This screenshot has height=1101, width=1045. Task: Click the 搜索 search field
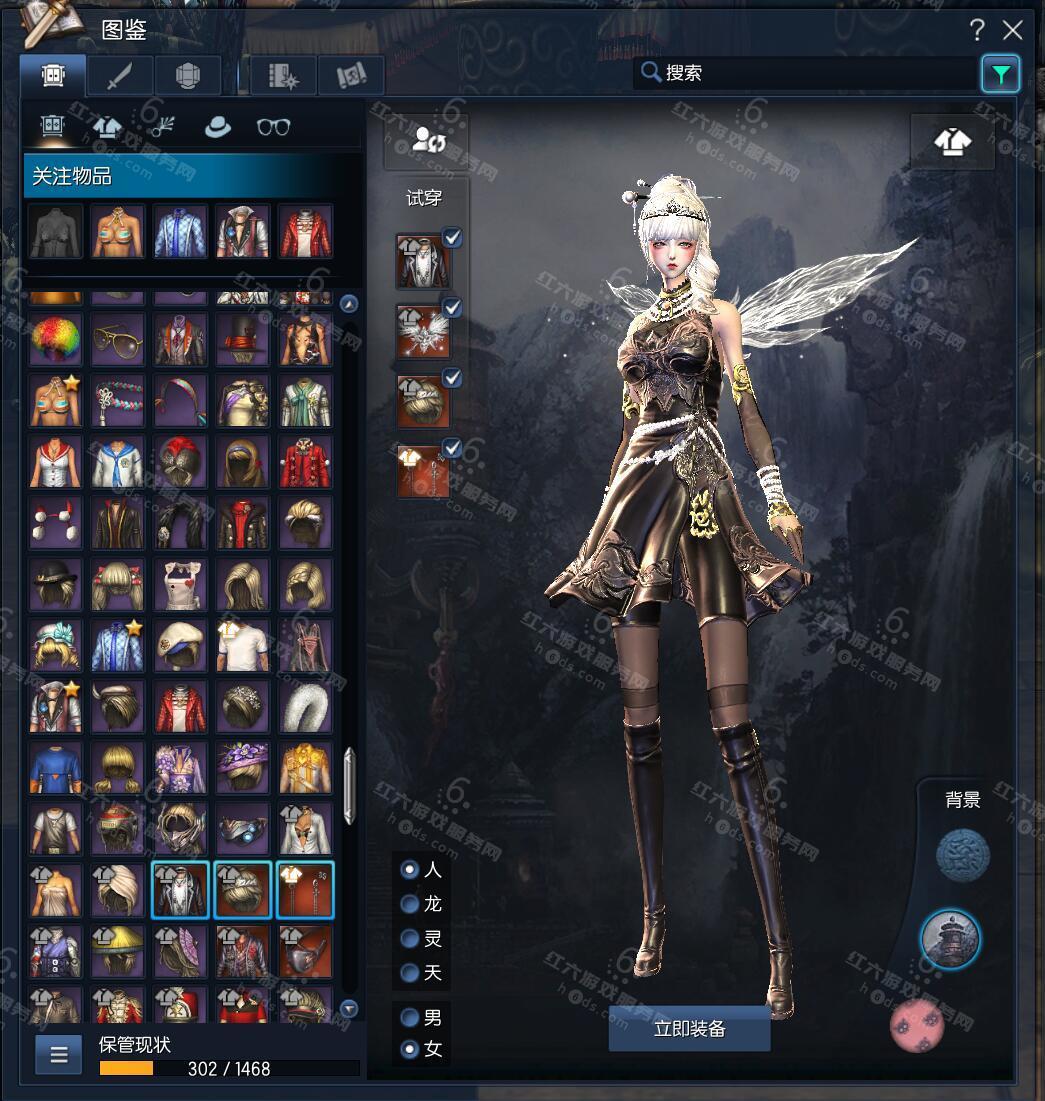806,73
